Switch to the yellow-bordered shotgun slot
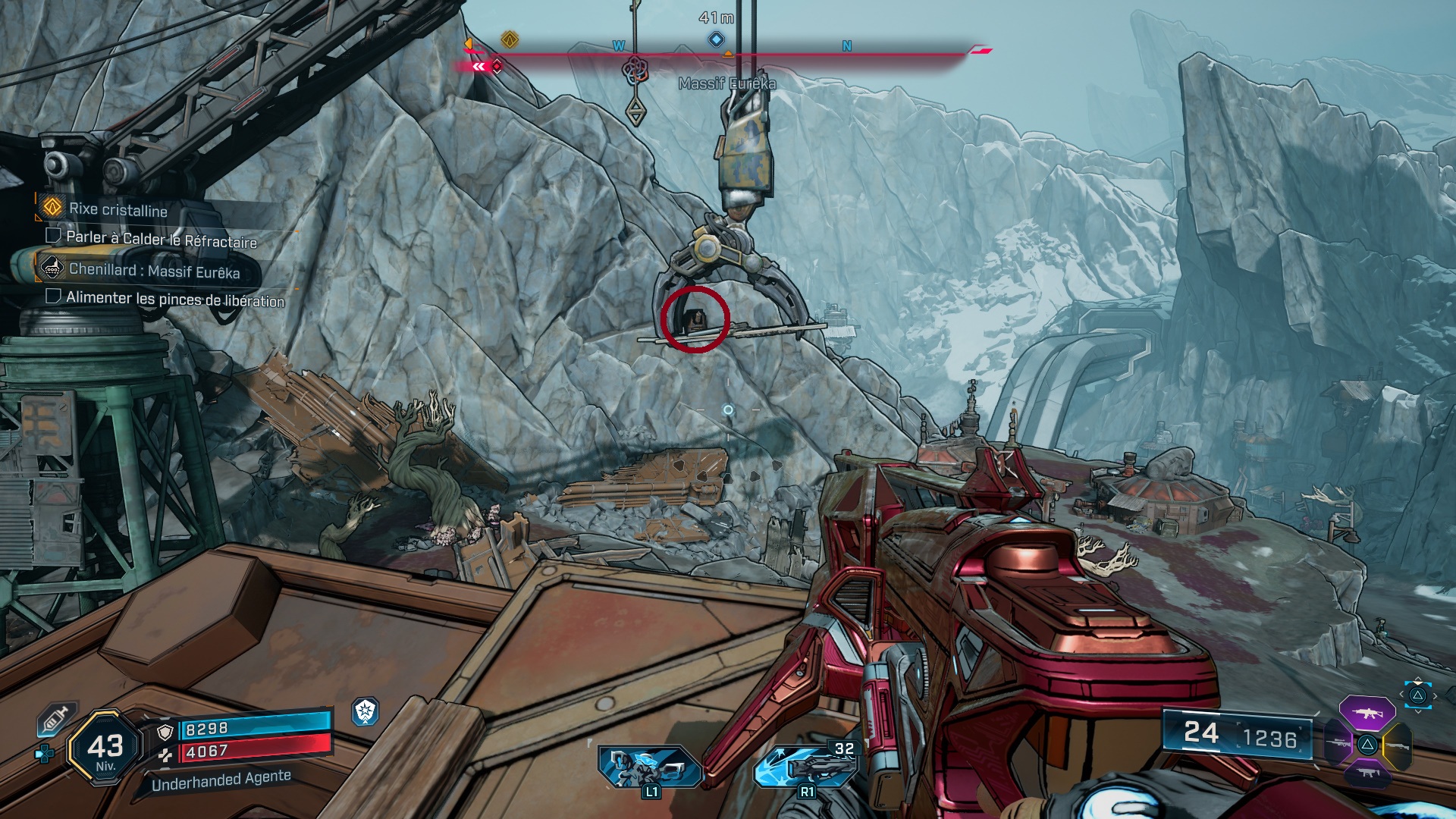The height and width of the screenshot is (819, 1456). pos(1397,745)
